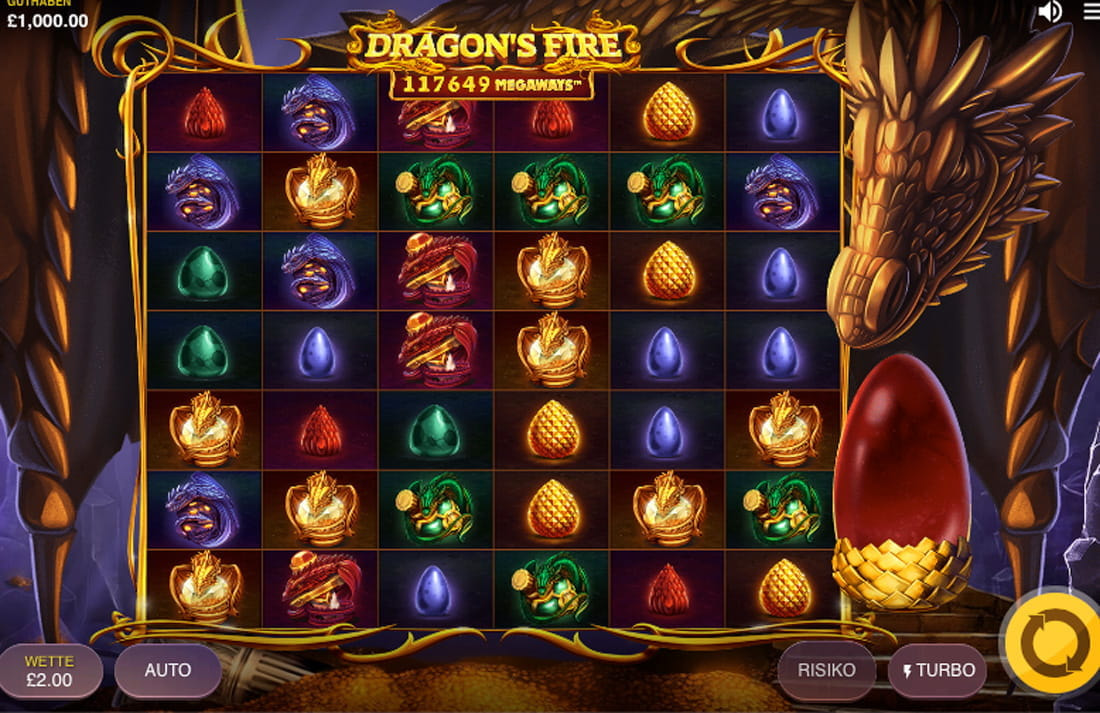Open the Risiko gamble option
This screenshot has height=713, width=1100.
click(x=826, y=670)
